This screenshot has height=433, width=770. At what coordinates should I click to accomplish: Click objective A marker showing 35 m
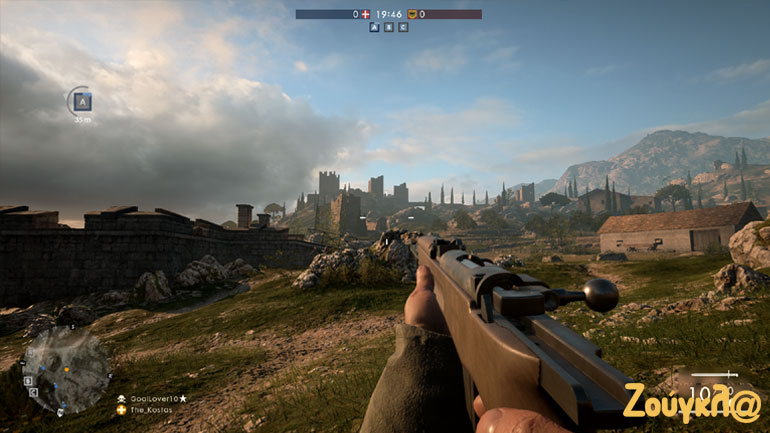[x=83, y=101]
